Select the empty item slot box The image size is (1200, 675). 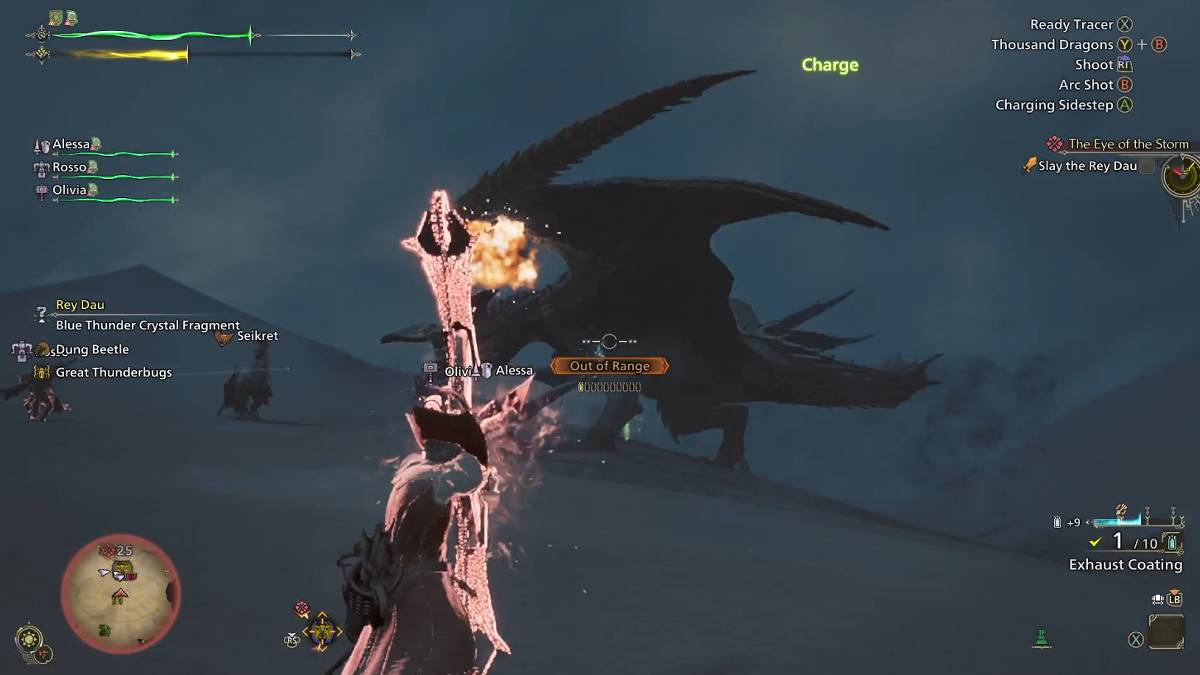[x=1166, y=631]
